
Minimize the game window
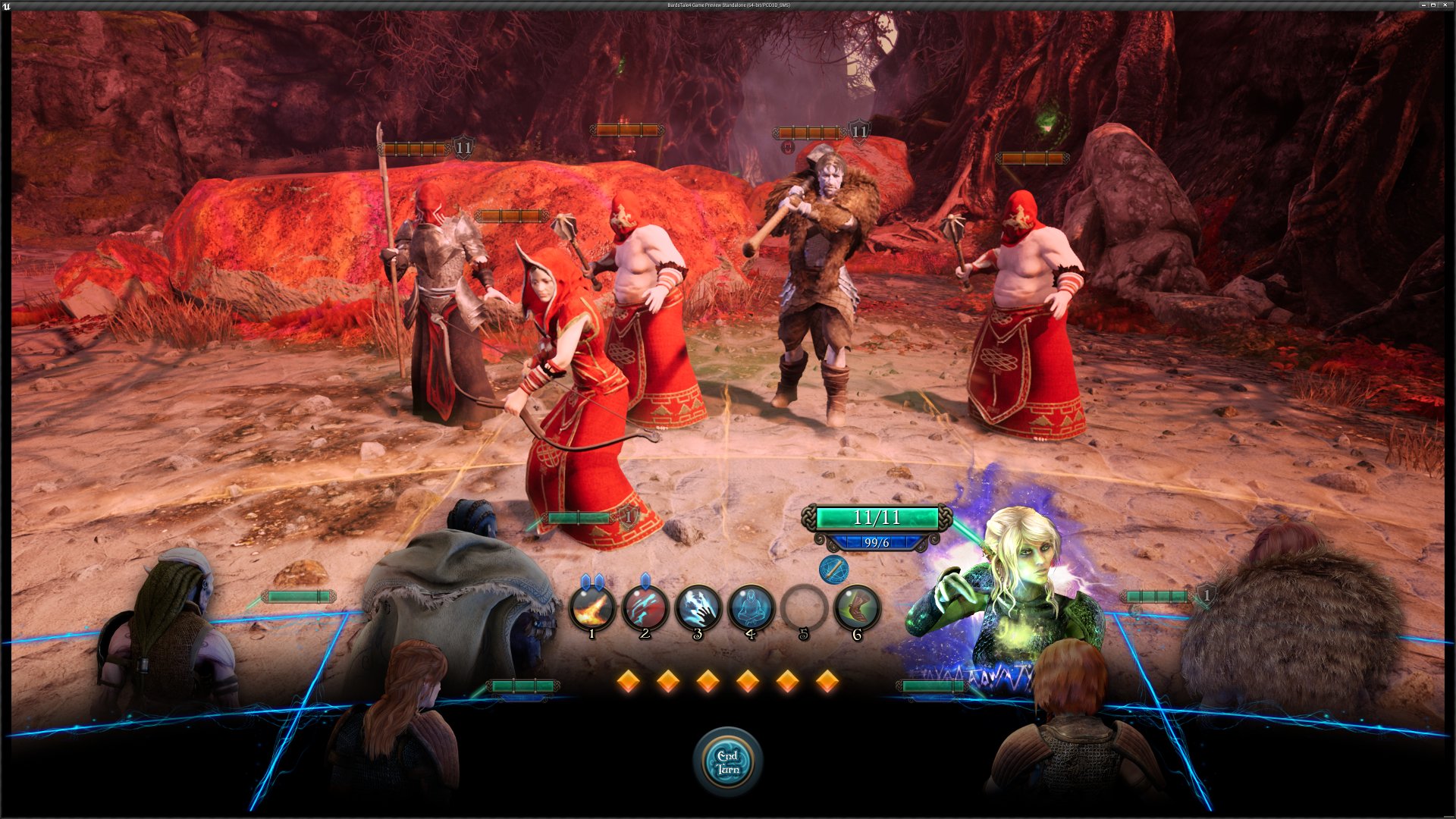click(1423, 5)
